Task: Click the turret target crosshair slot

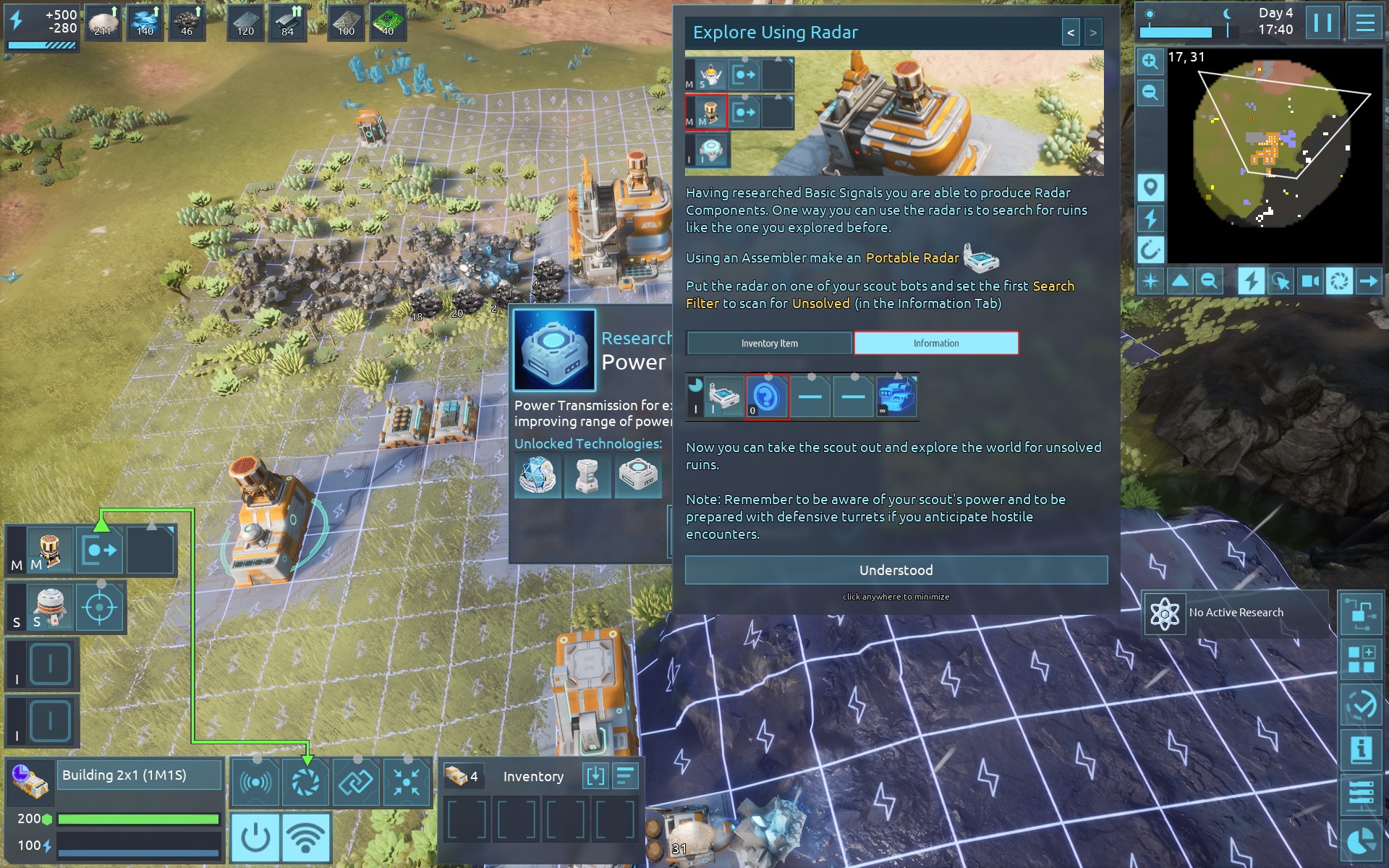Action: coord(100,608)
